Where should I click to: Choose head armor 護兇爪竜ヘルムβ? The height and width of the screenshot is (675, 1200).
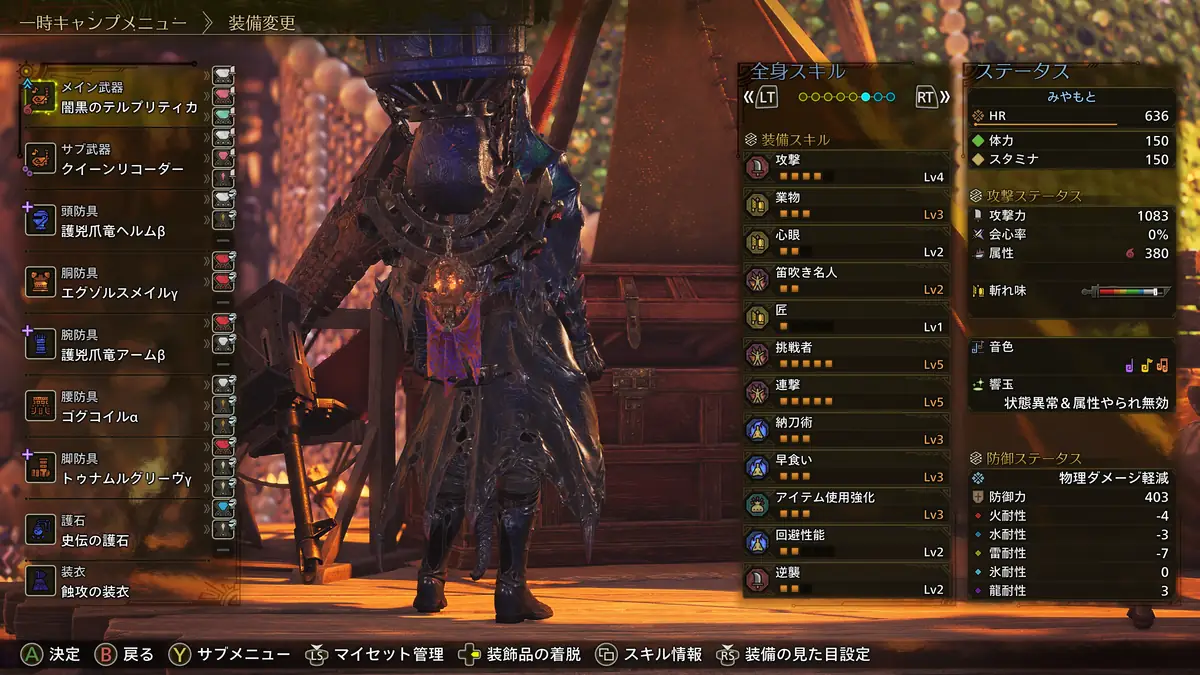120,221
